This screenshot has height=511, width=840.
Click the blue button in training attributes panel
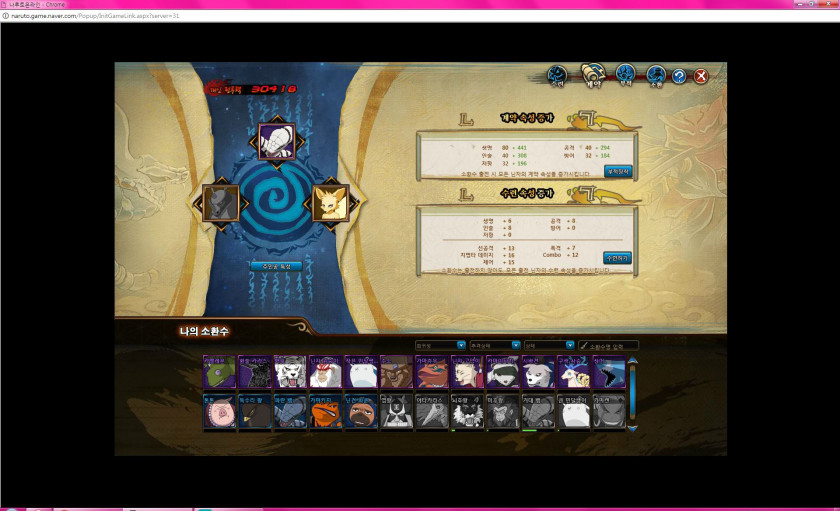[x=617, y=257]
